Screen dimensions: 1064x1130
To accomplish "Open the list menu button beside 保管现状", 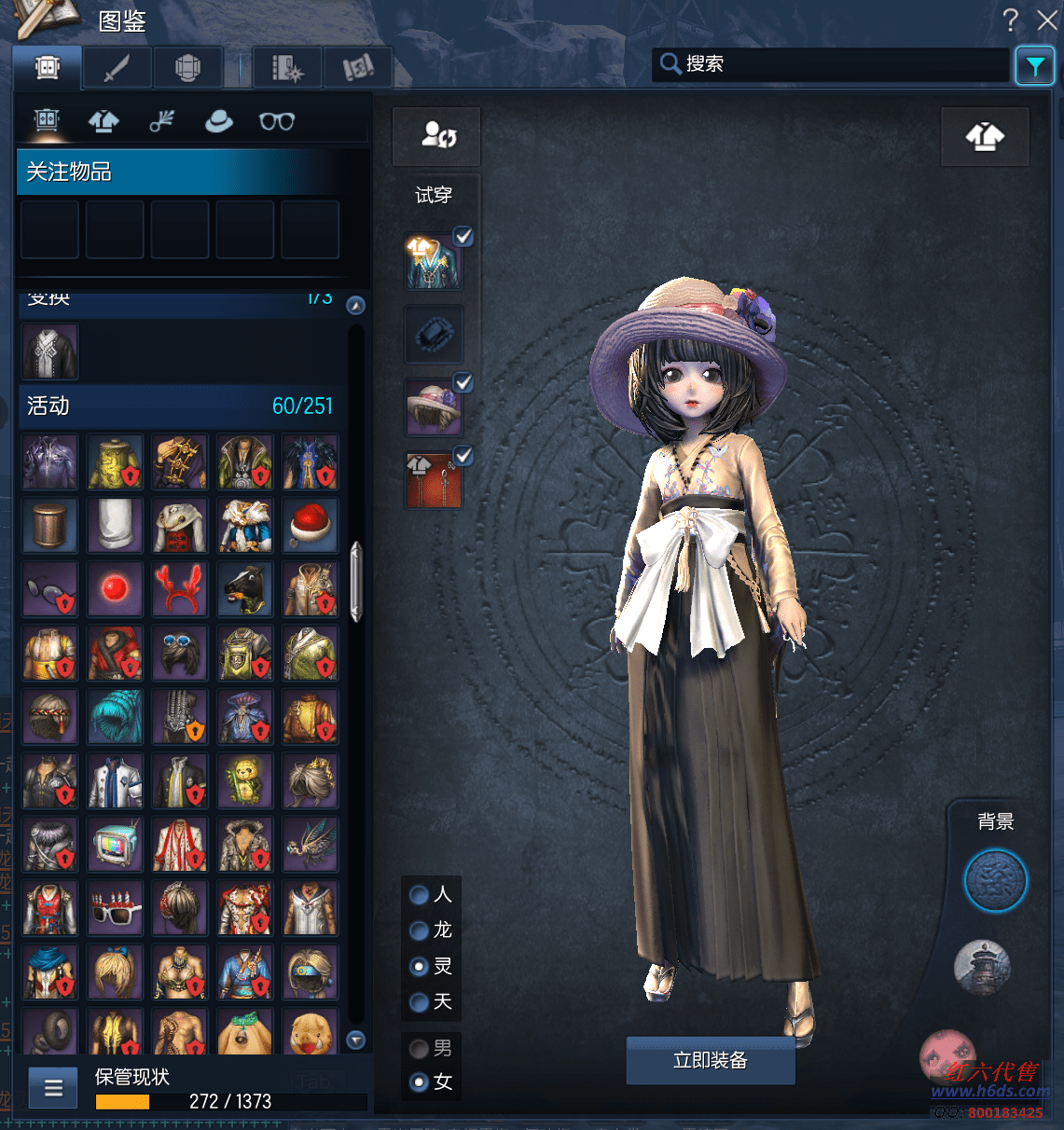I will (x=53, y=1088).
